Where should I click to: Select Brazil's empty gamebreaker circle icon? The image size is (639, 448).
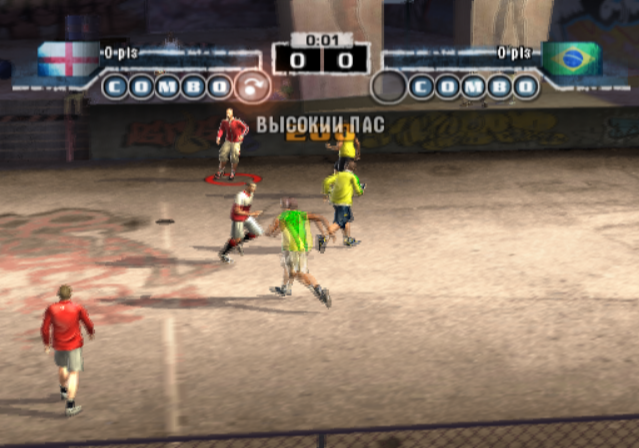(388, 87)
